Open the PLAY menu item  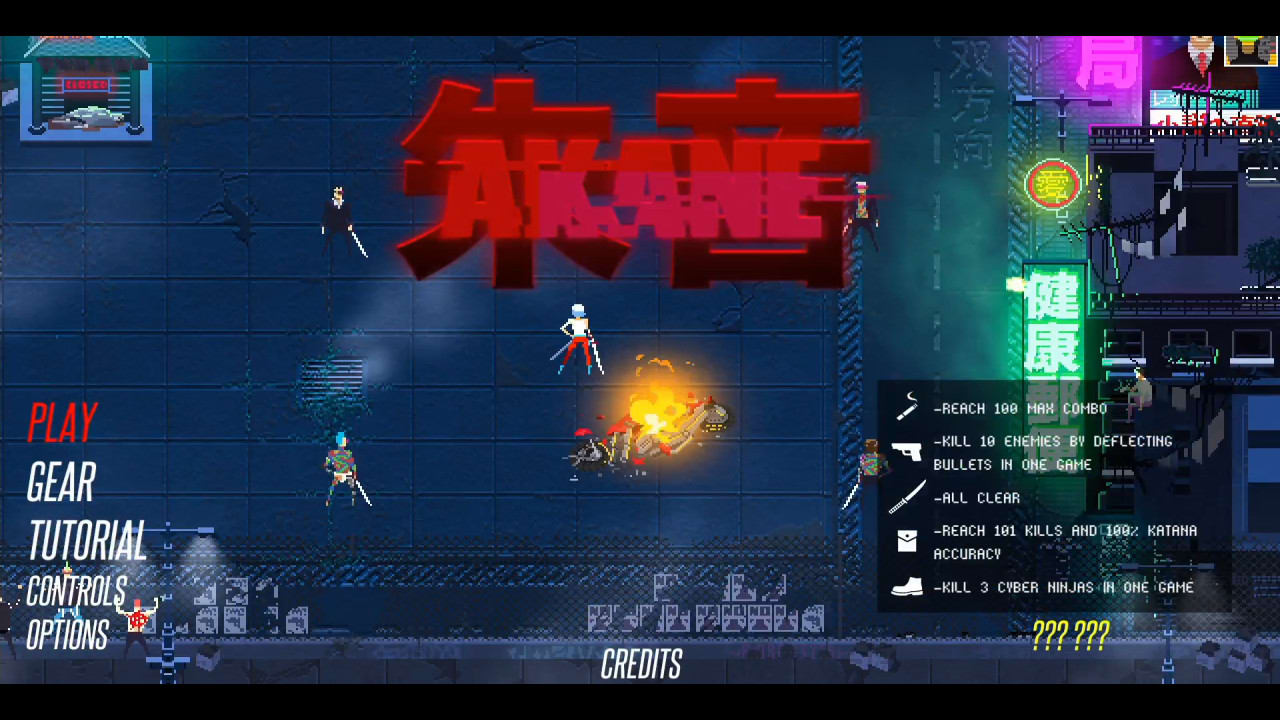click(62, 422)
